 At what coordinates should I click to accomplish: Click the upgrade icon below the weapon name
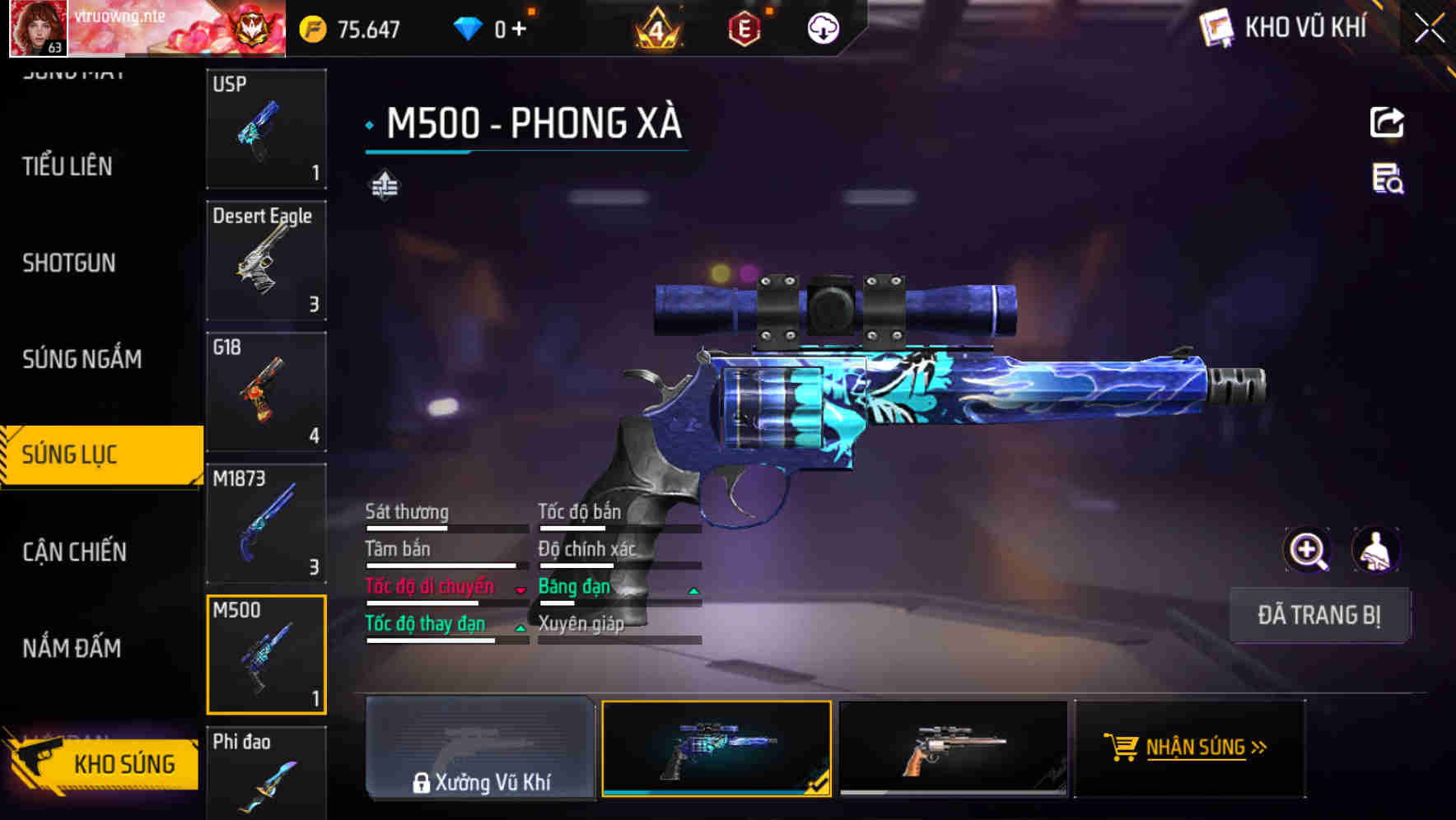(385, 185)
